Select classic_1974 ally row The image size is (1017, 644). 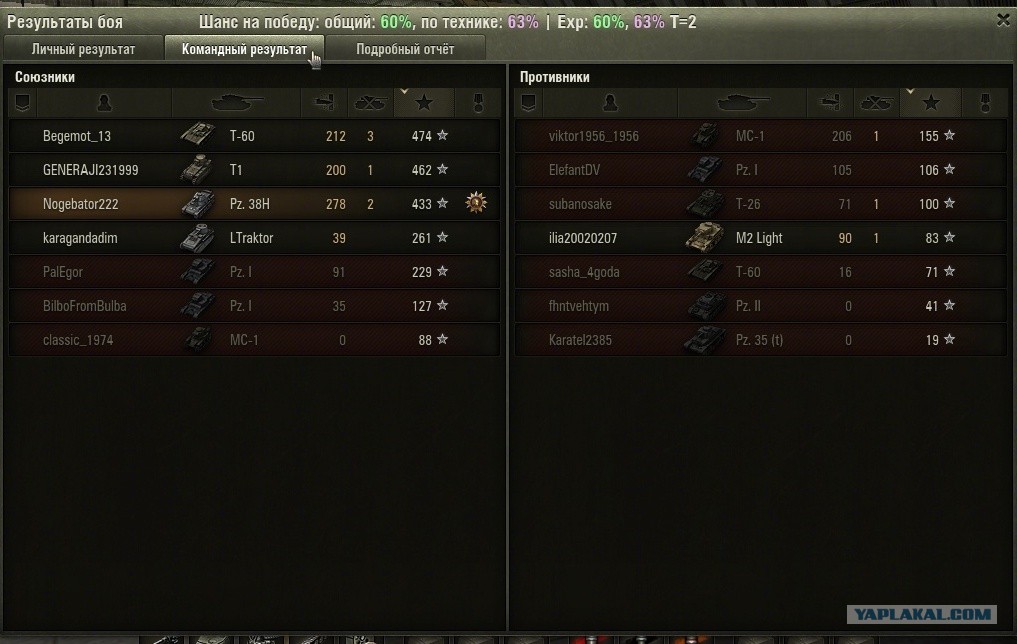click(254, 340)
